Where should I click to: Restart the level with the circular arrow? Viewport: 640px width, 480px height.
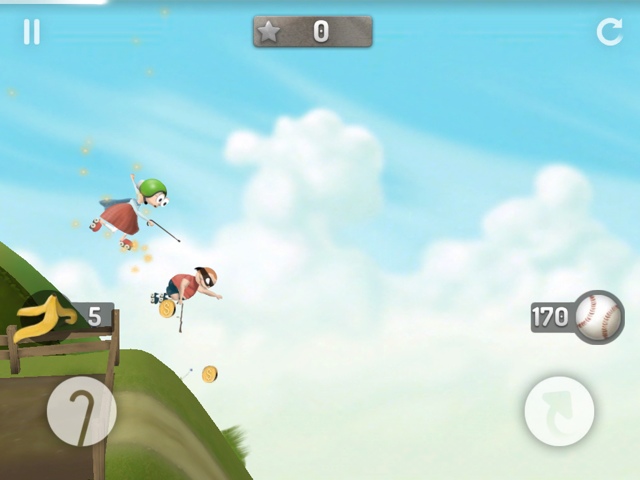click(609, 32)
